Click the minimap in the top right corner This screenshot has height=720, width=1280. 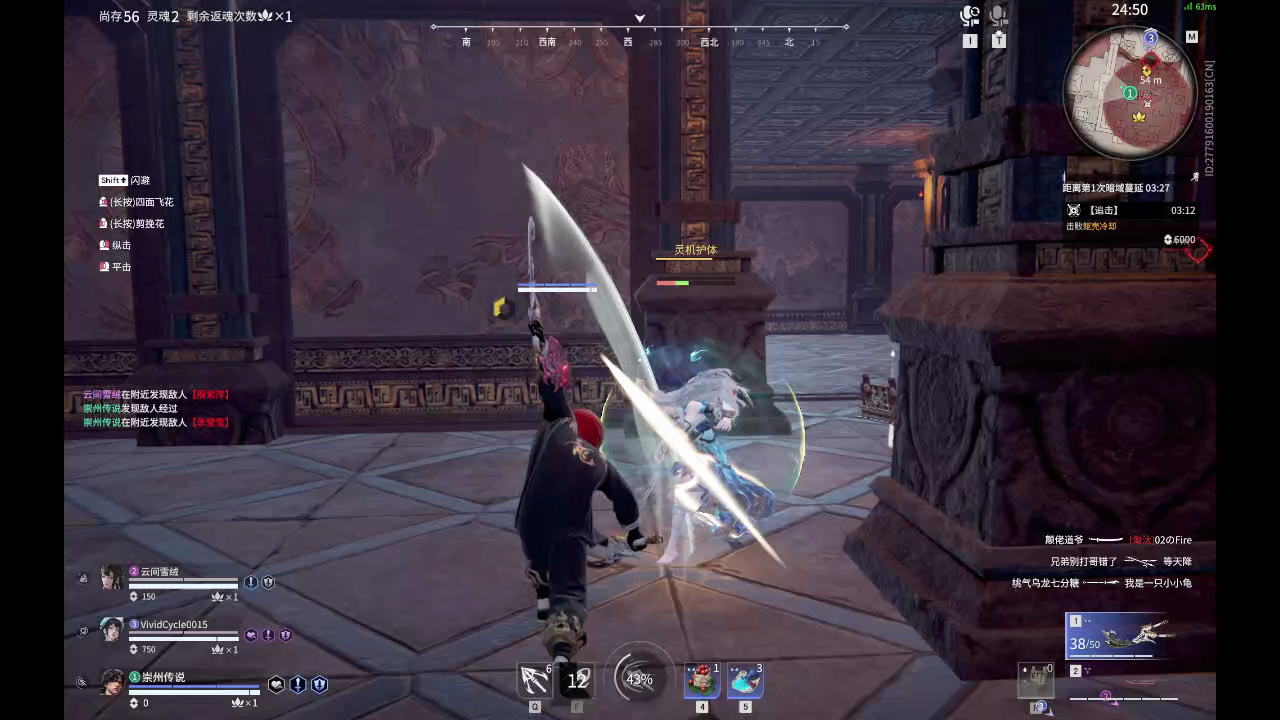[1130, 90]
